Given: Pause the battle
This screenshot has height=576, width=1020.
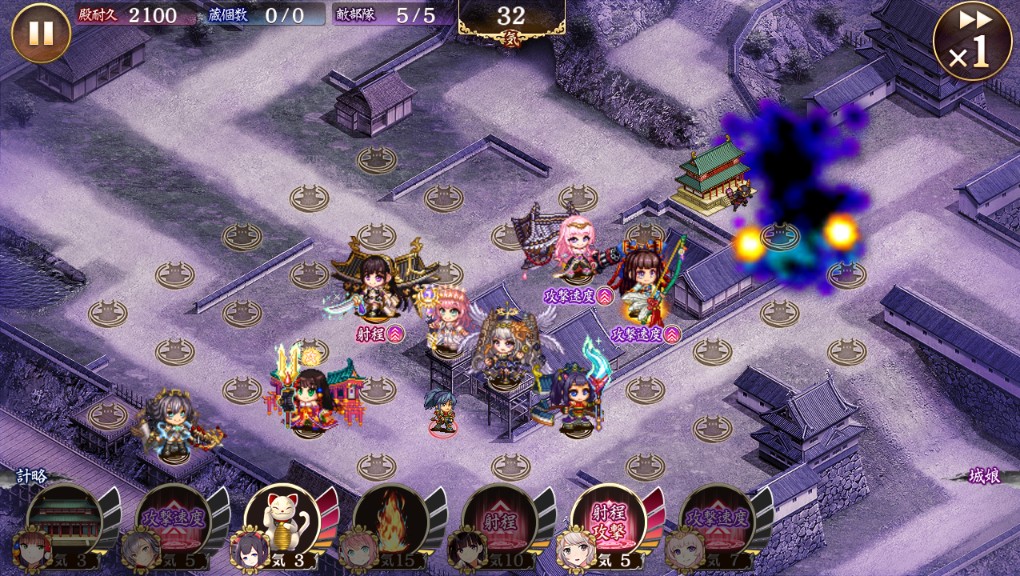Looking at the screenshot, I should point(41,33).
